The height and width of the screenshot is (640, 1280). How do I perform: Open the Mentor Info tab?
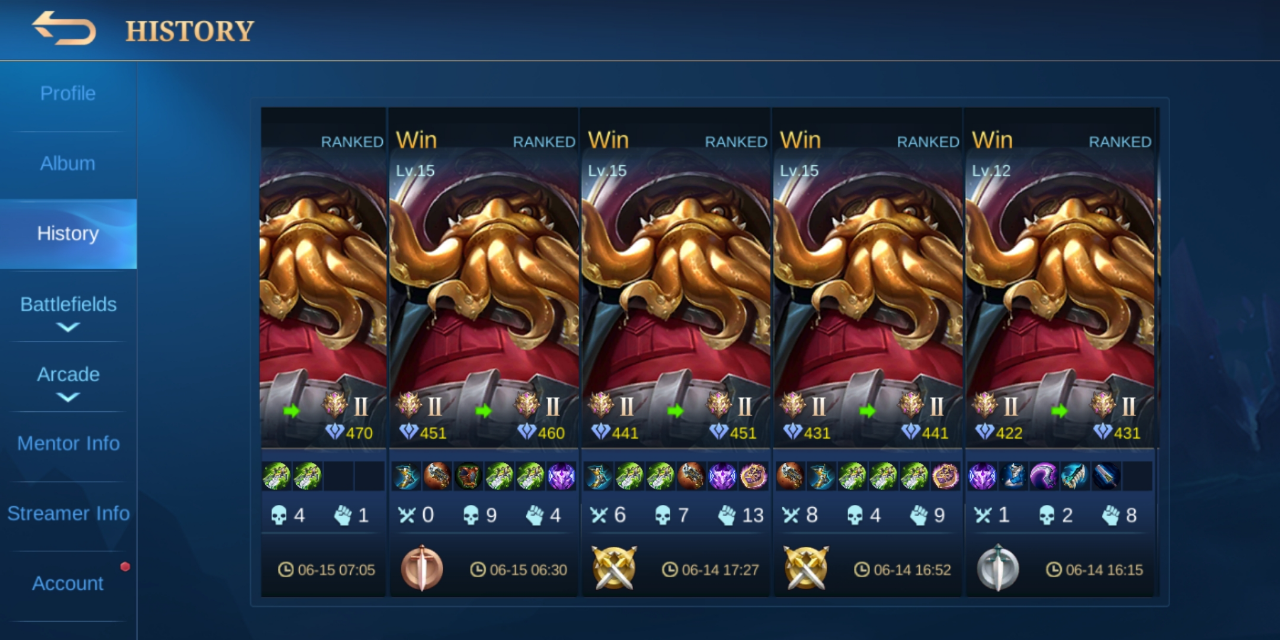68,444
